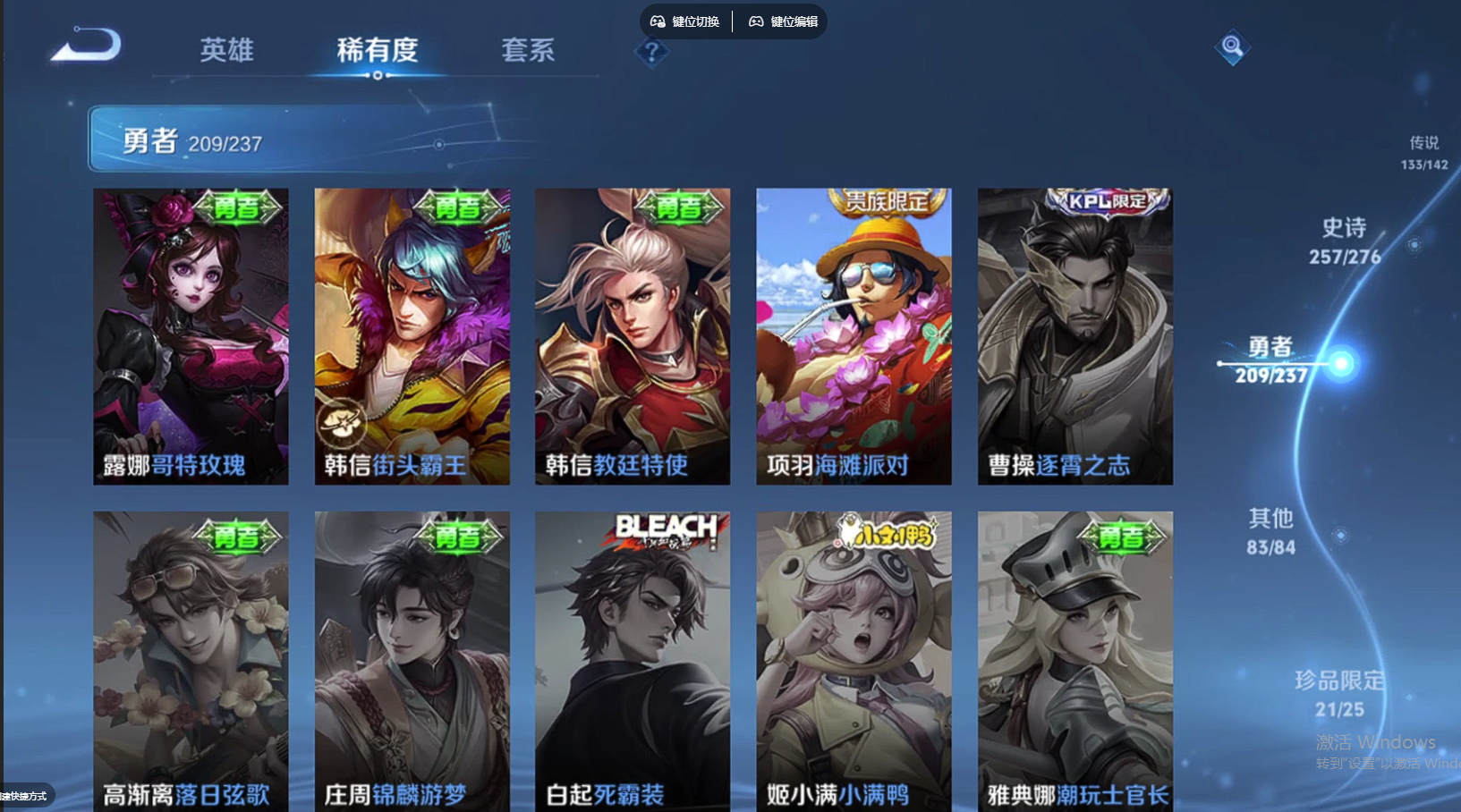Click the help question mark icon
Image resolution: width=1461 pixels, height=812 pixels.
(x=652, y=54)
